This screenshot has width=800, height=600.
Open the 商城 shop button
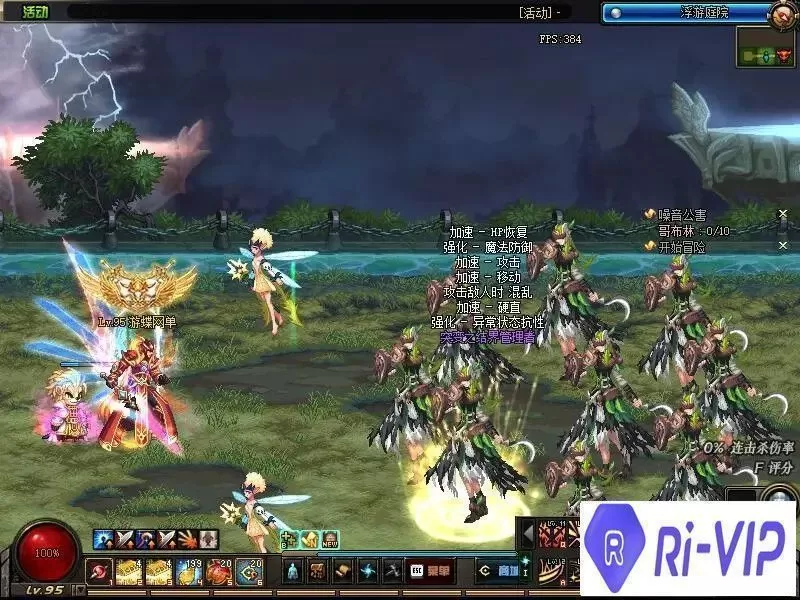497,571
